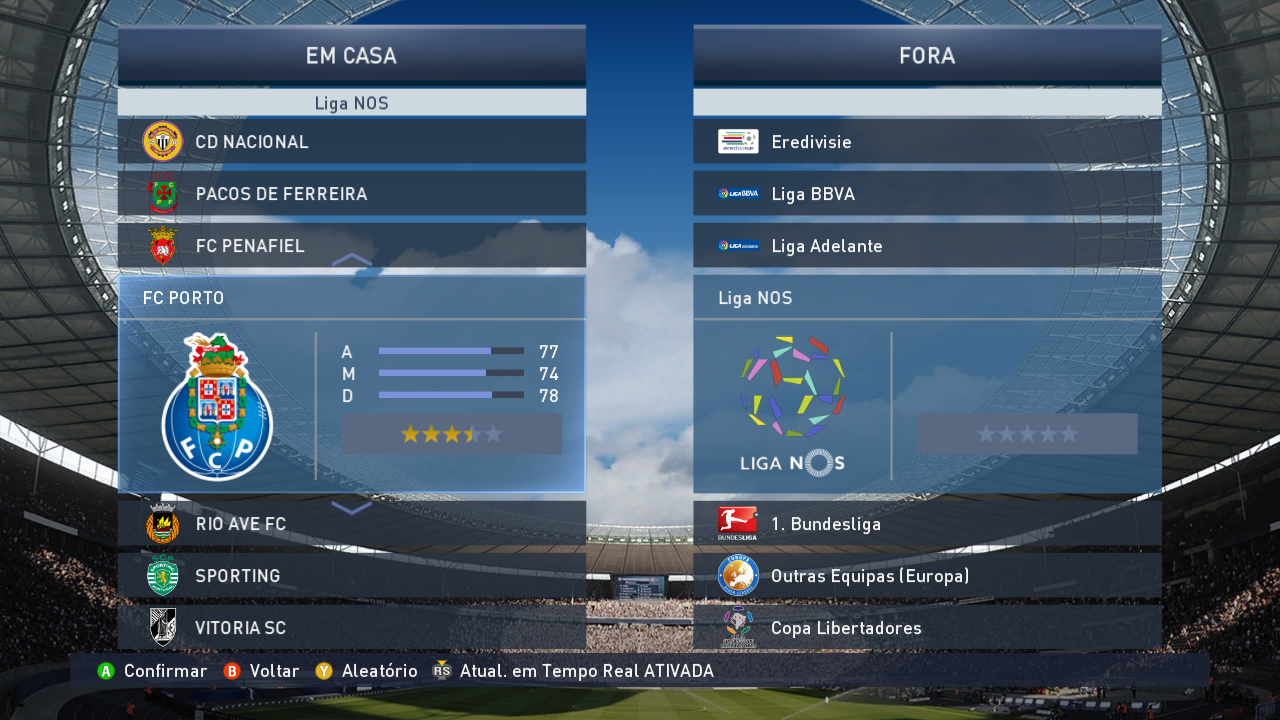The height and width of the screenshot is (720, 1280).
Task: Select the highlighted FC Porto team panel
Action: pyautogui.click(x=351, y=385)
